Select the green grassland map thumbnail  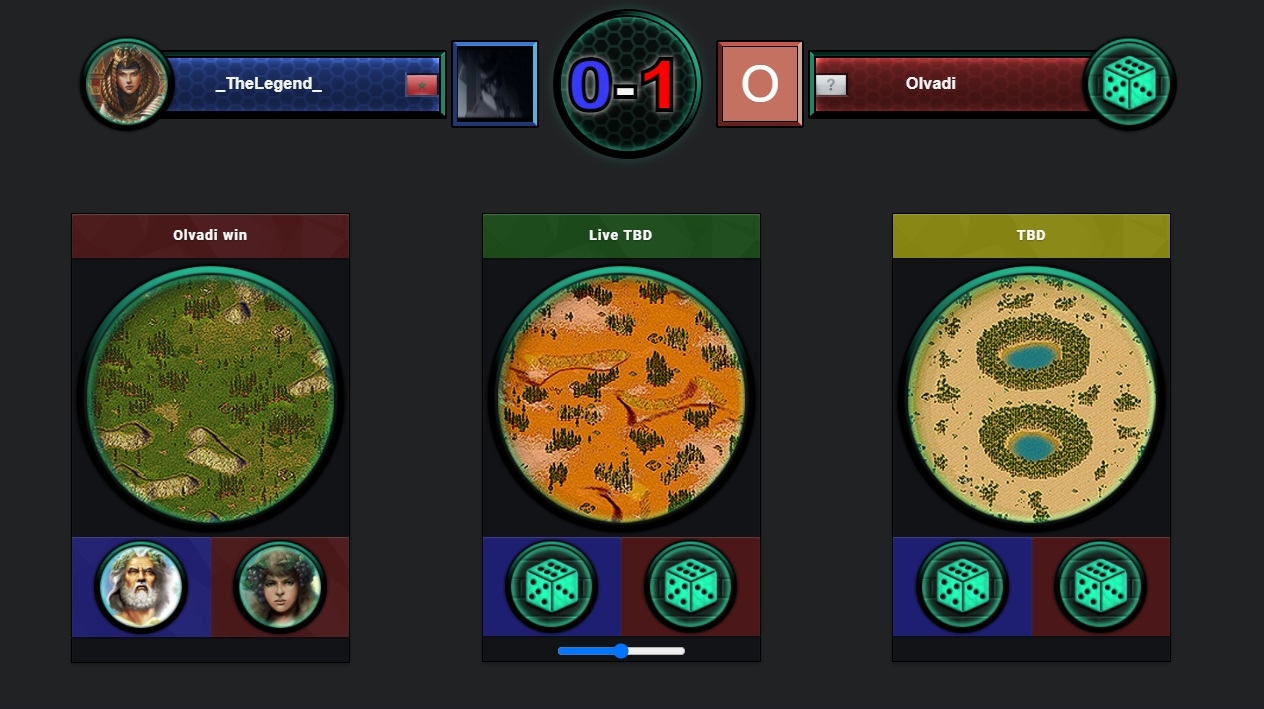coord(210,396)
